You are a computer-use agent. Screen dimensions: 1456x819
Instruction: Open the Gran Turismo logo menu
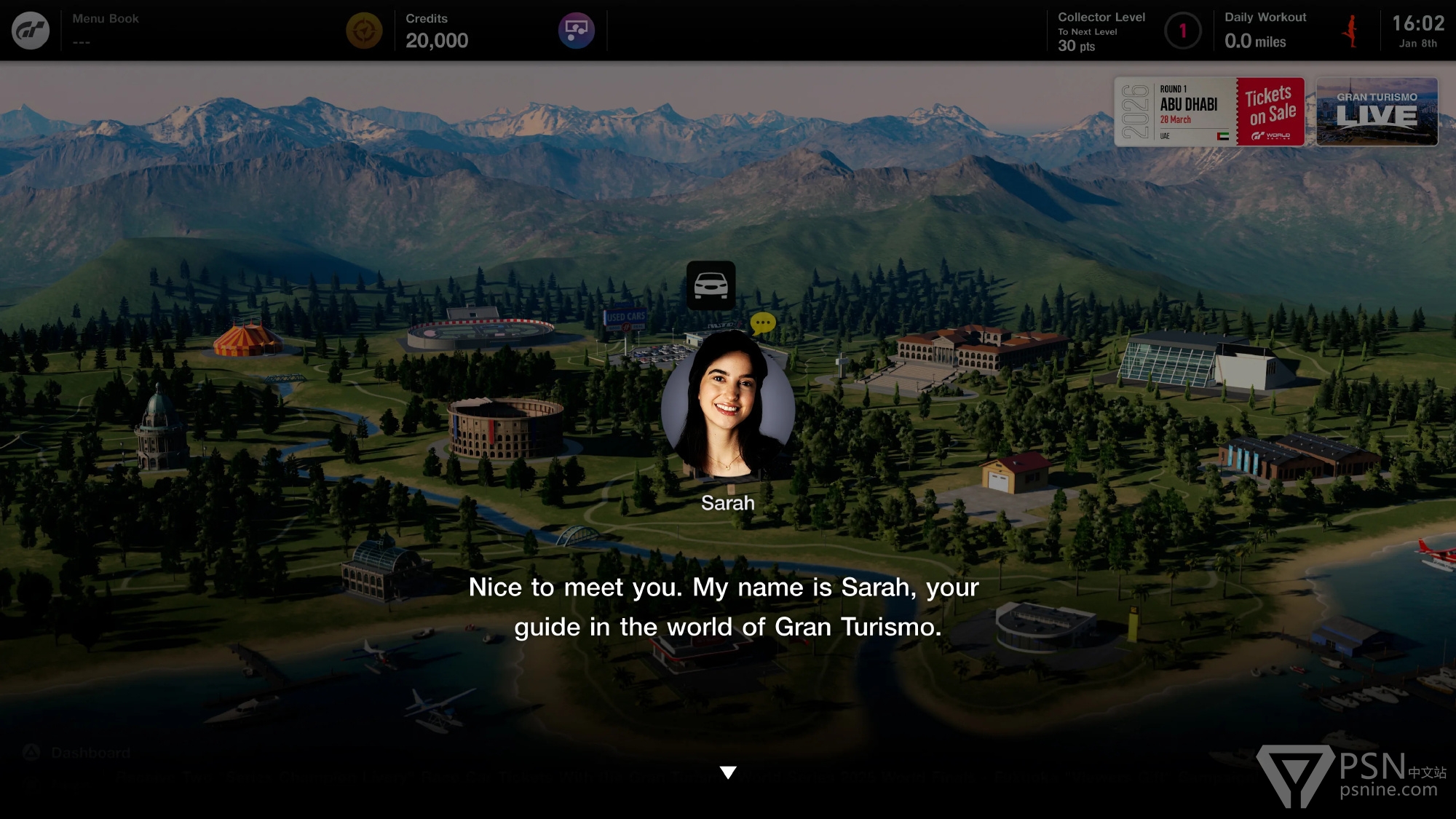pyautogui.click(x=31, y=31)
